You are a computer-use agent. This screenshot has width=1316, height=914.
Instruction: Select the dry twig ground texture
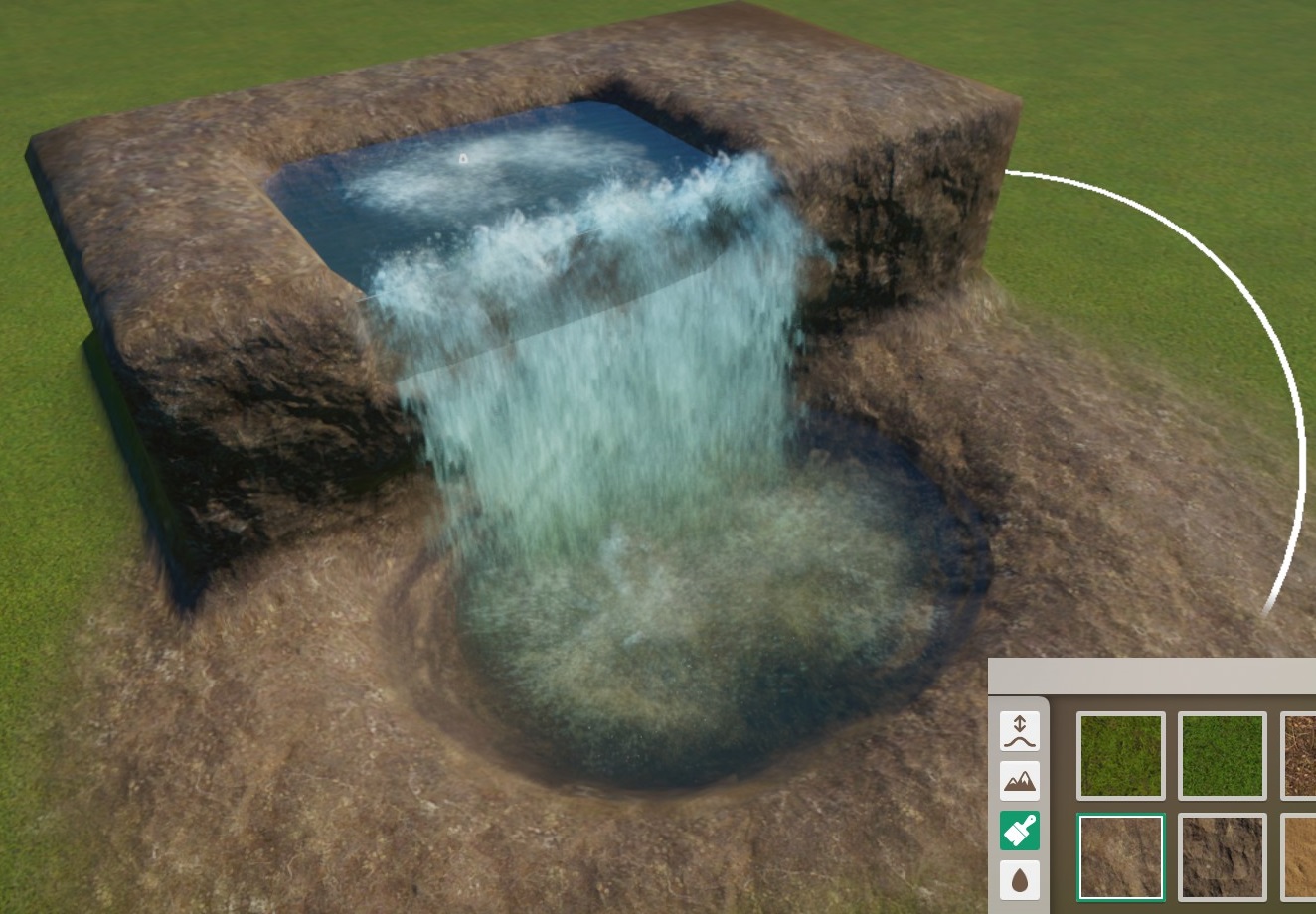1300,755
